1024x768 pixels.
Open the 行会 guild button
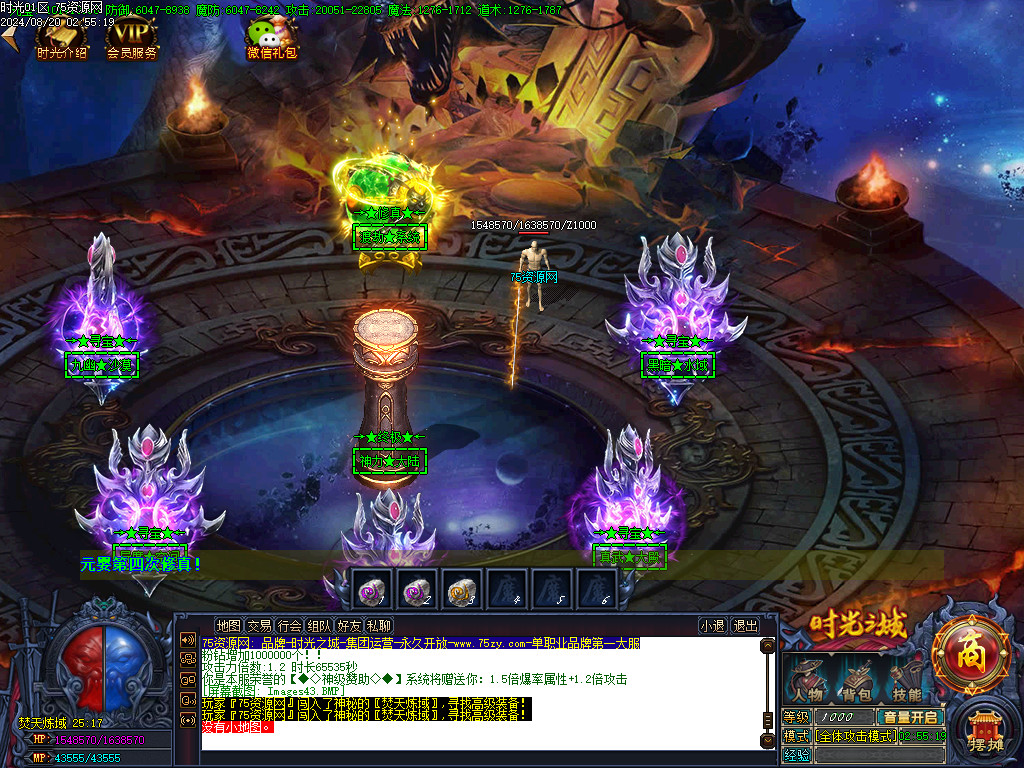click(289, 625)
